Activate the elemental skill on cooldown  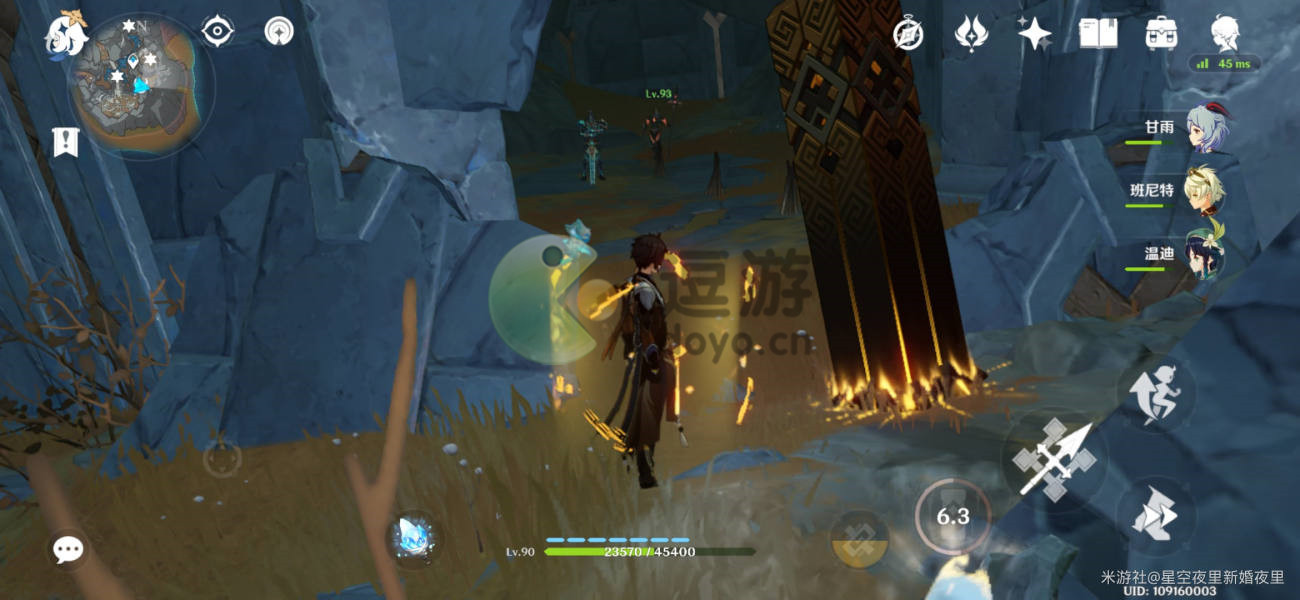[x=952, y=516]
